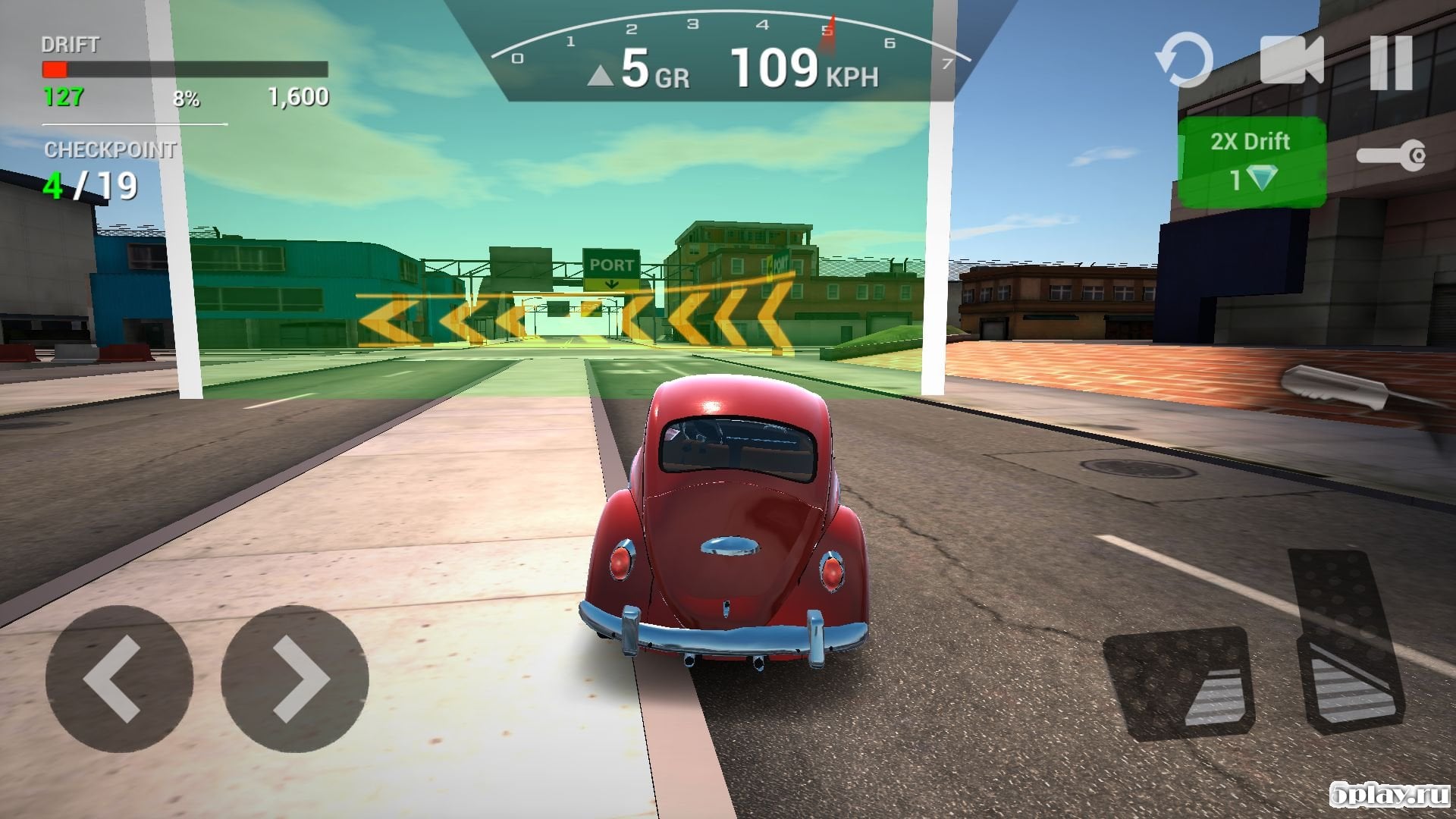The height and width of the screenshot is (819, 1456).
Task: Tap the brake pedal
Action: [x=1178, y=682]
